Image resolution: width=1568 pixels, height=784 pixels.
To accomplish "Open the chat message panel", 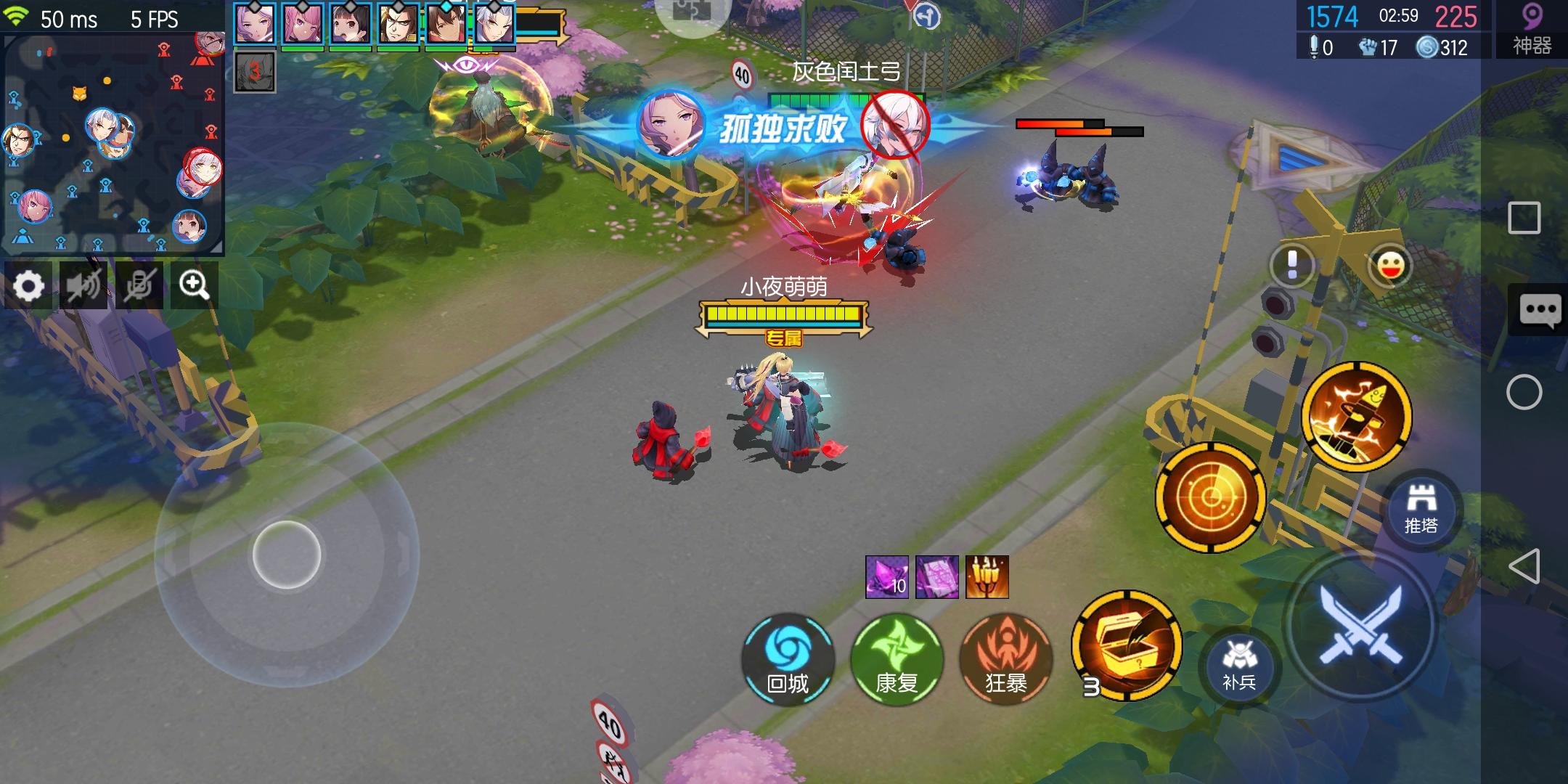I will 1540,311.
